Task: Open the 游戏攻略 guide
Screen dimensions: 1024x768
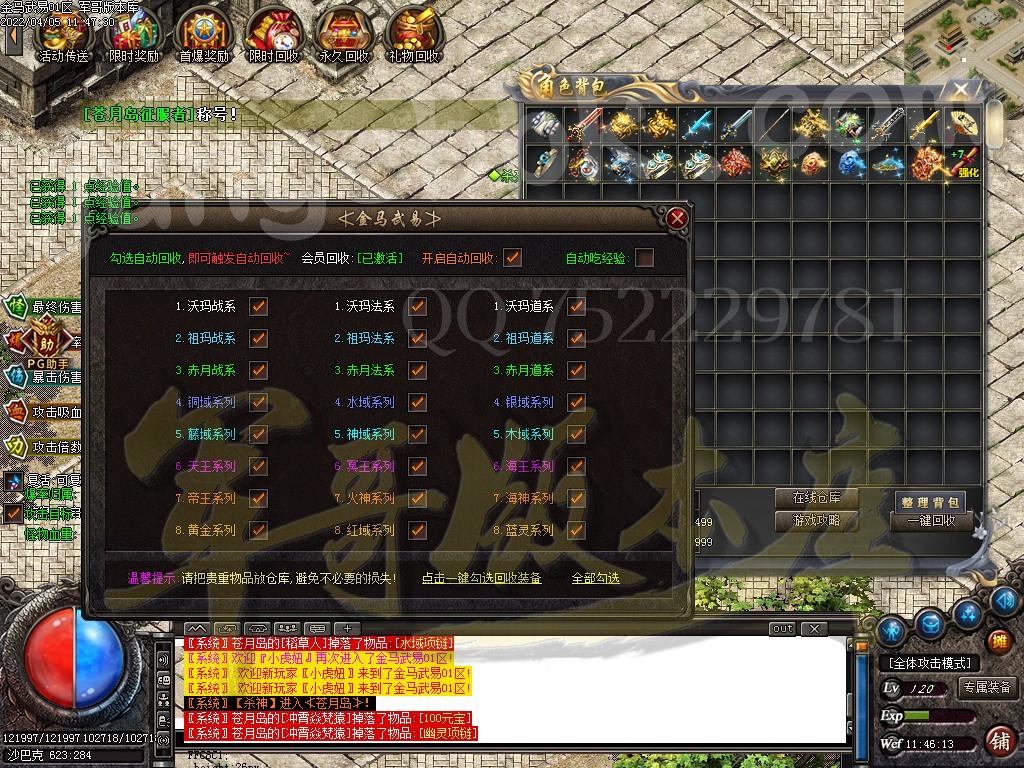Action: tap(816, 521)
